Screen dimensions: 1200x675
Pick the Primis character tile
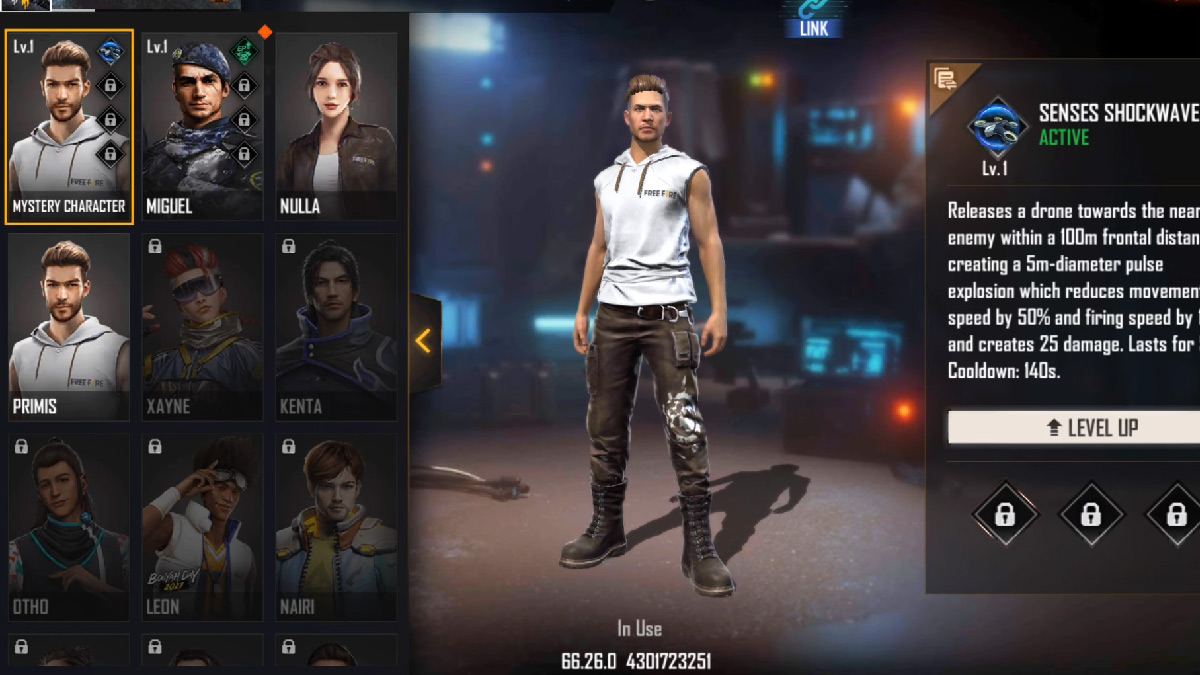[69, 326]
